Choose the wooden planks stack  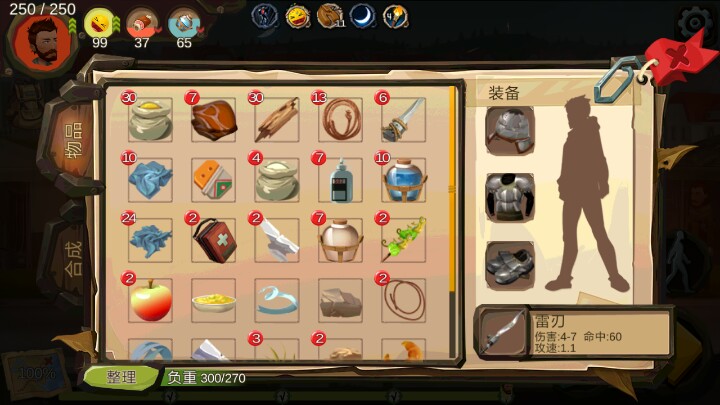coord(275,119)
